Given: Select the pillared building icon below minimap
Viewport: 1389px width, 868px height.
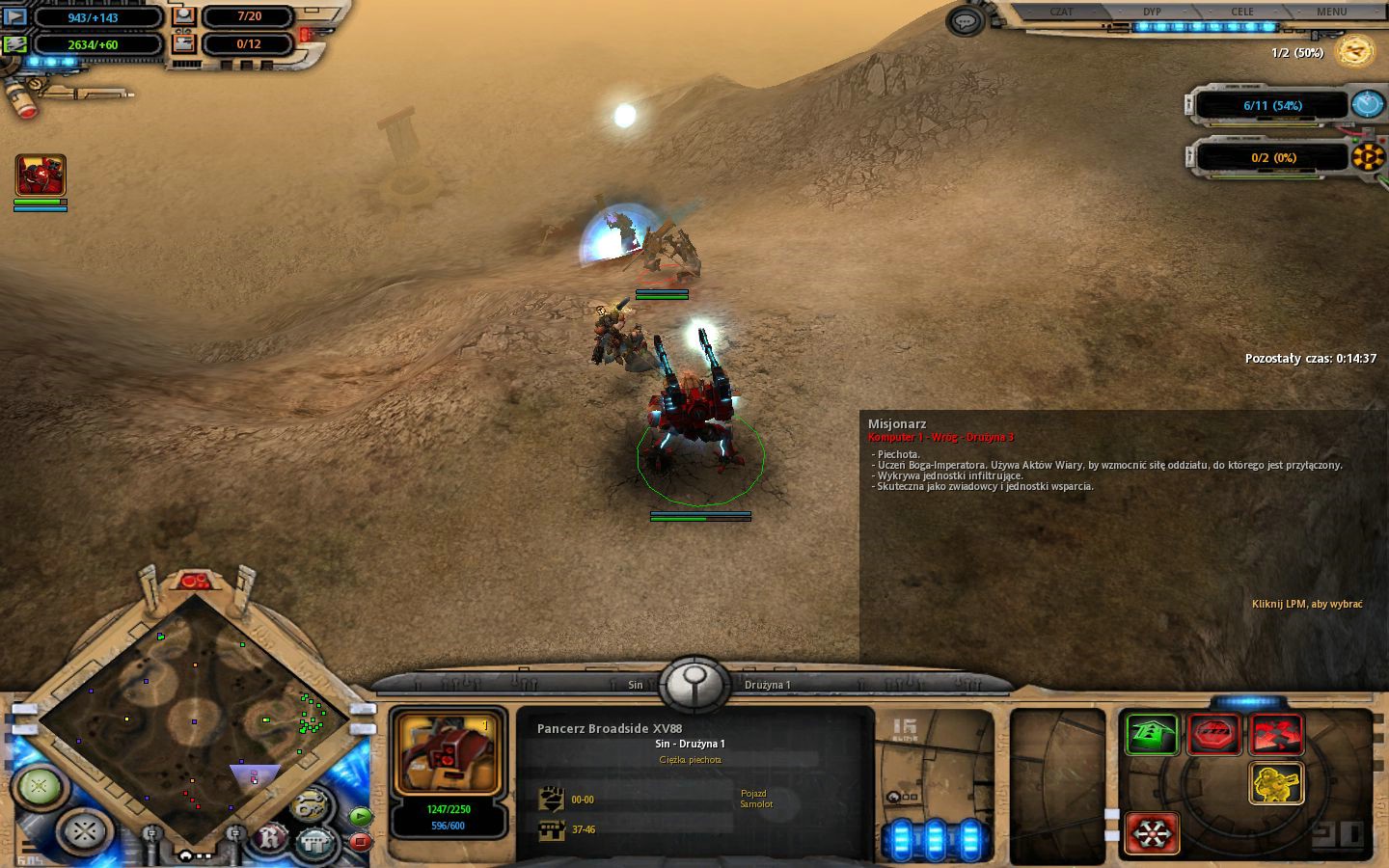Looking at the screenshot, I should [x=315, y=841].
